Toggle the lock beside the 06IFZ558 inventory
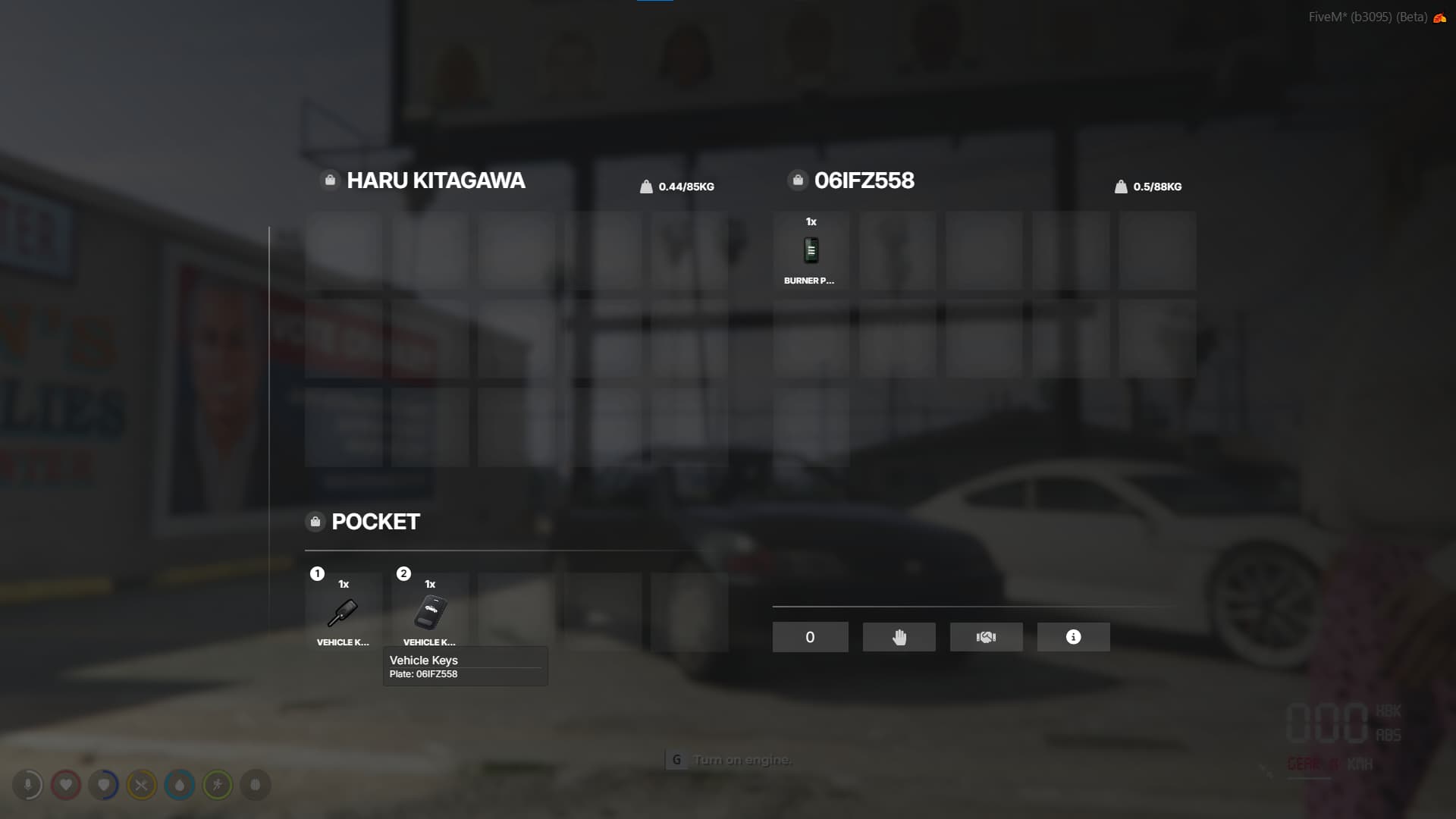The height and width of the screenshot is (819, 1456). point(797,180)
